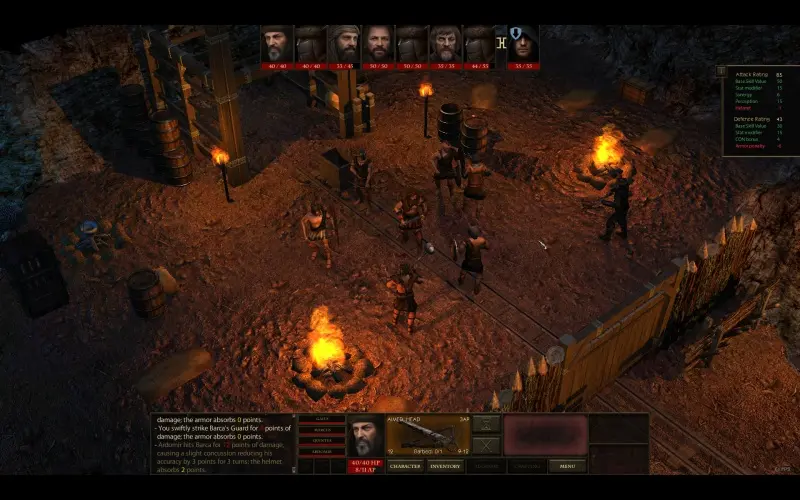Open the game Menu
800x500 pixels.
click(567, 466)
